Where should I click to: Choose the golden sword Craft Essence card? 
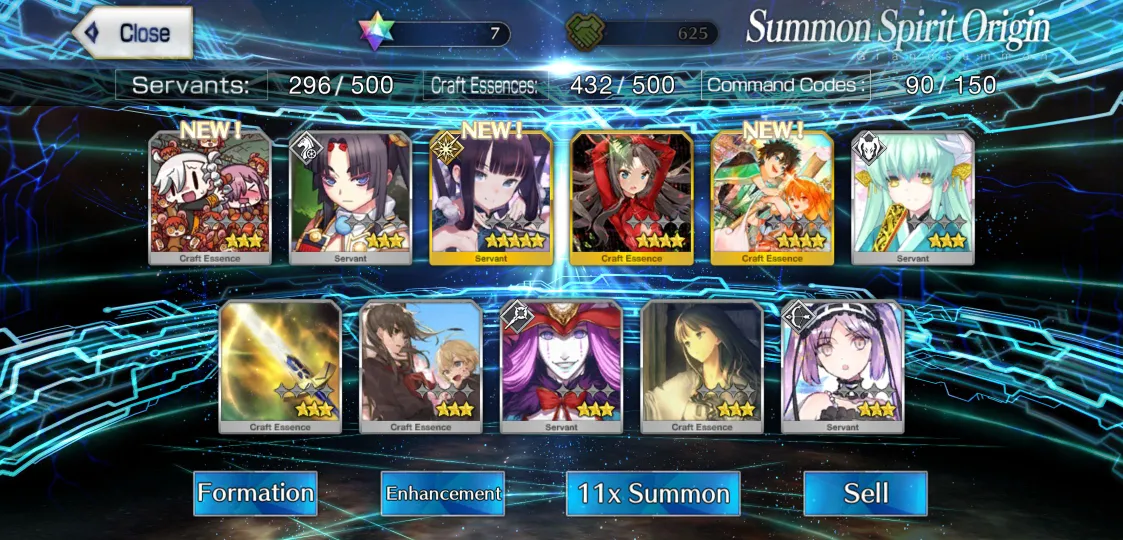pyautogui.click(x=280, y=366)
